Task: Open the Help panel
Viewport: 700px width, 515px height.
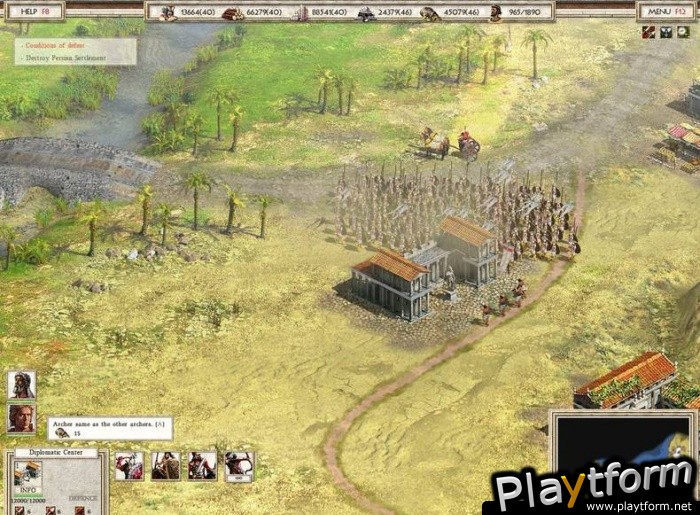Action: [34, 11]
